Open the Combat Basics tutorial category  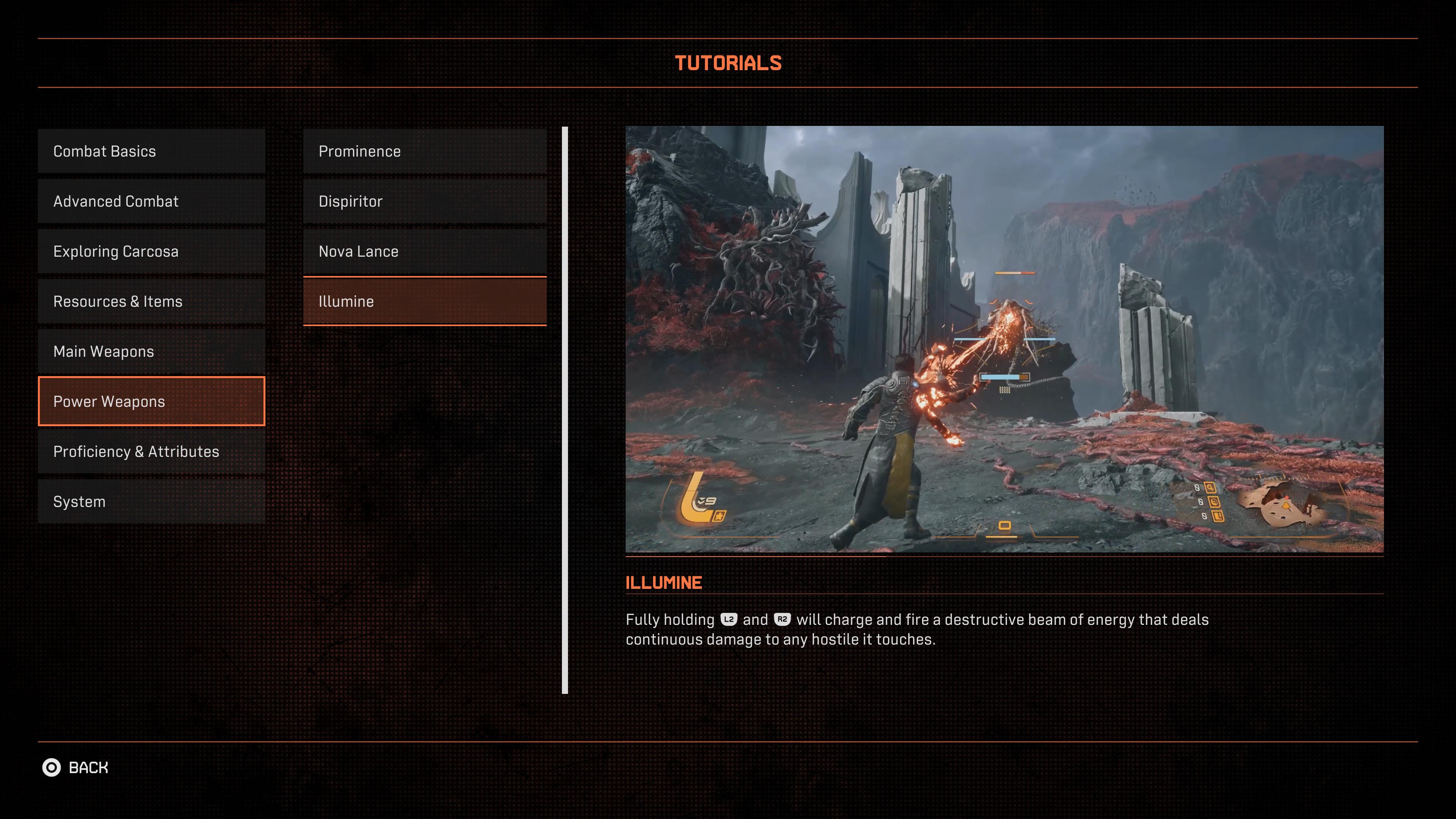(151, 152)
